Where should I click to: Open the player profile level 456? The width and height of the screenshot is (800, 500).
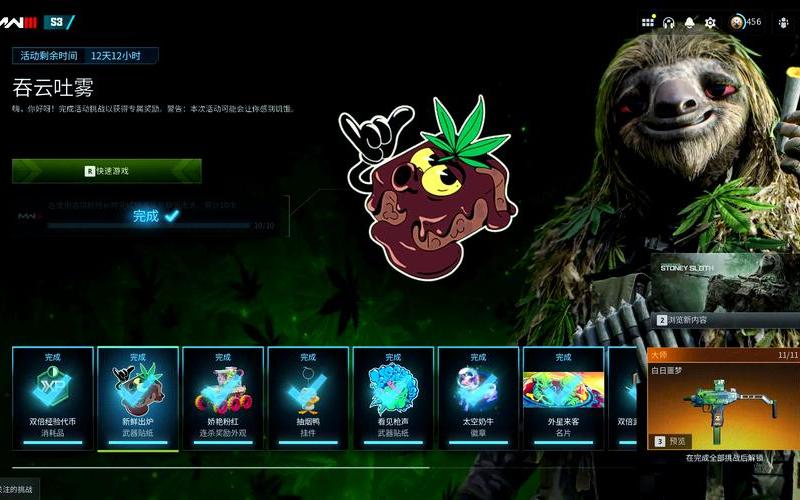pyautogui.click(x=745, y=22)
